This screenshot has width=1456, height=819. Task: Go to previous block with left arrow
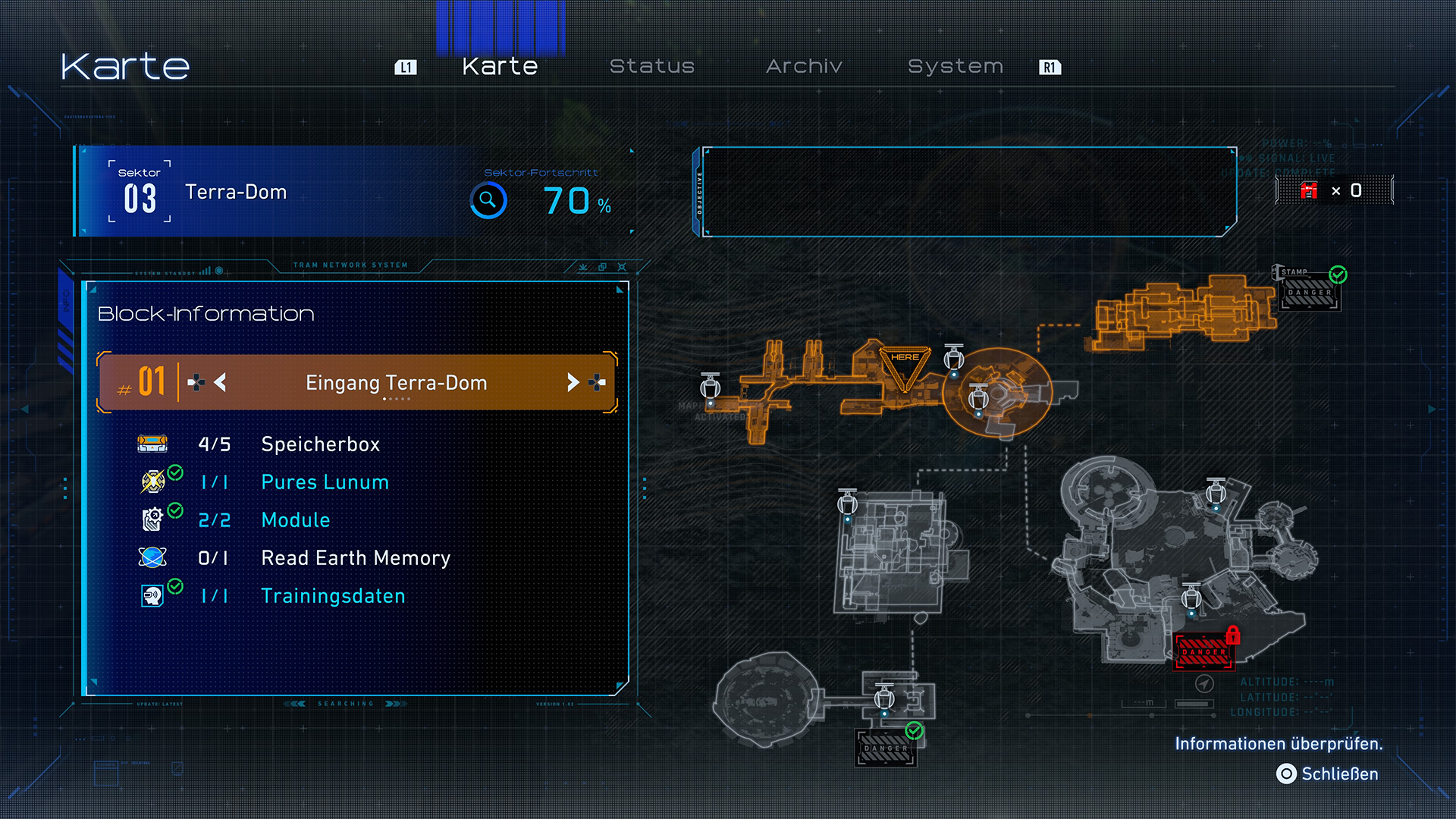pos(220,382)
